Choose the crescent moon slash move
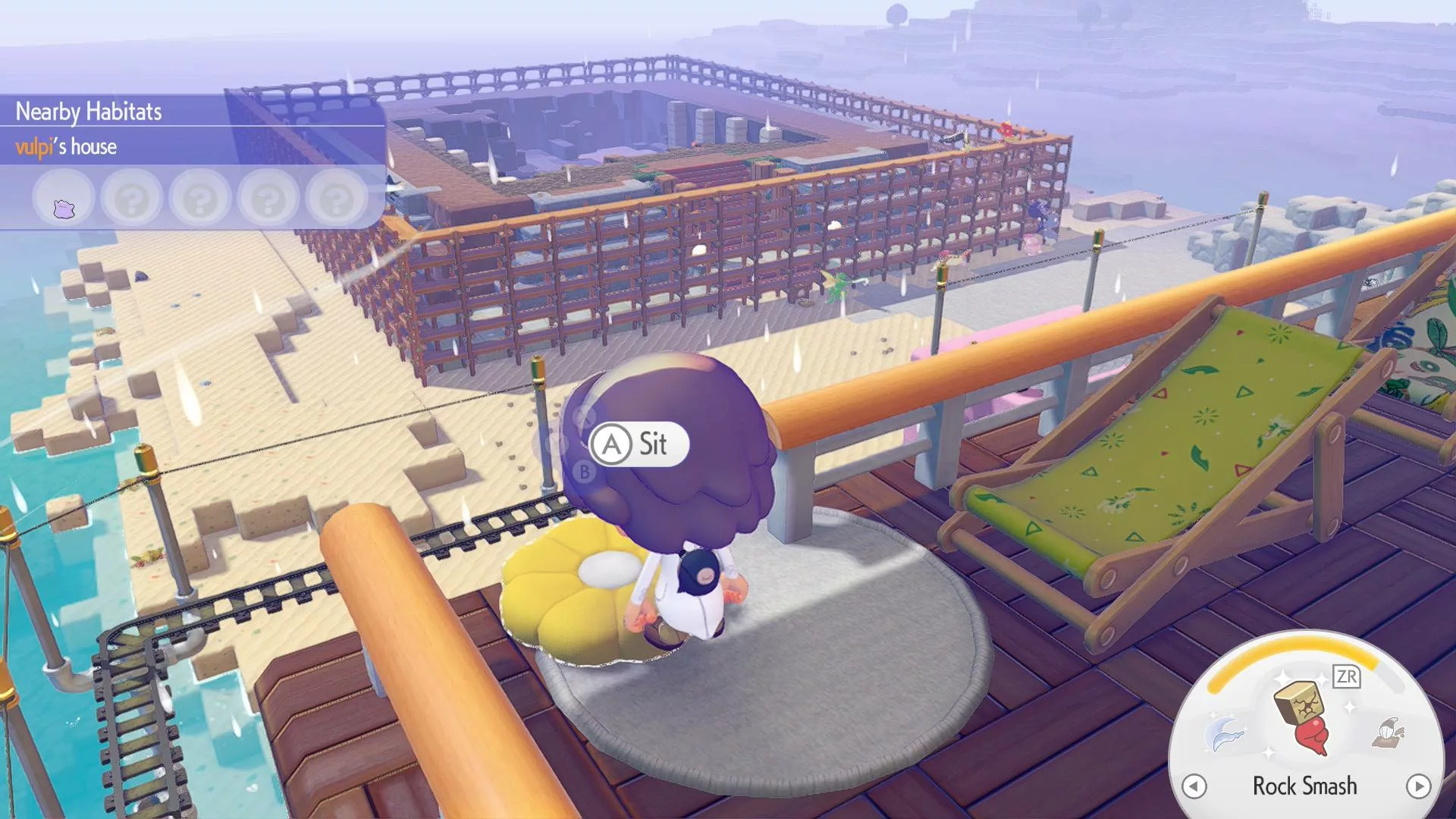This screenshot has height=819, width=1456. coord(1225,733)
